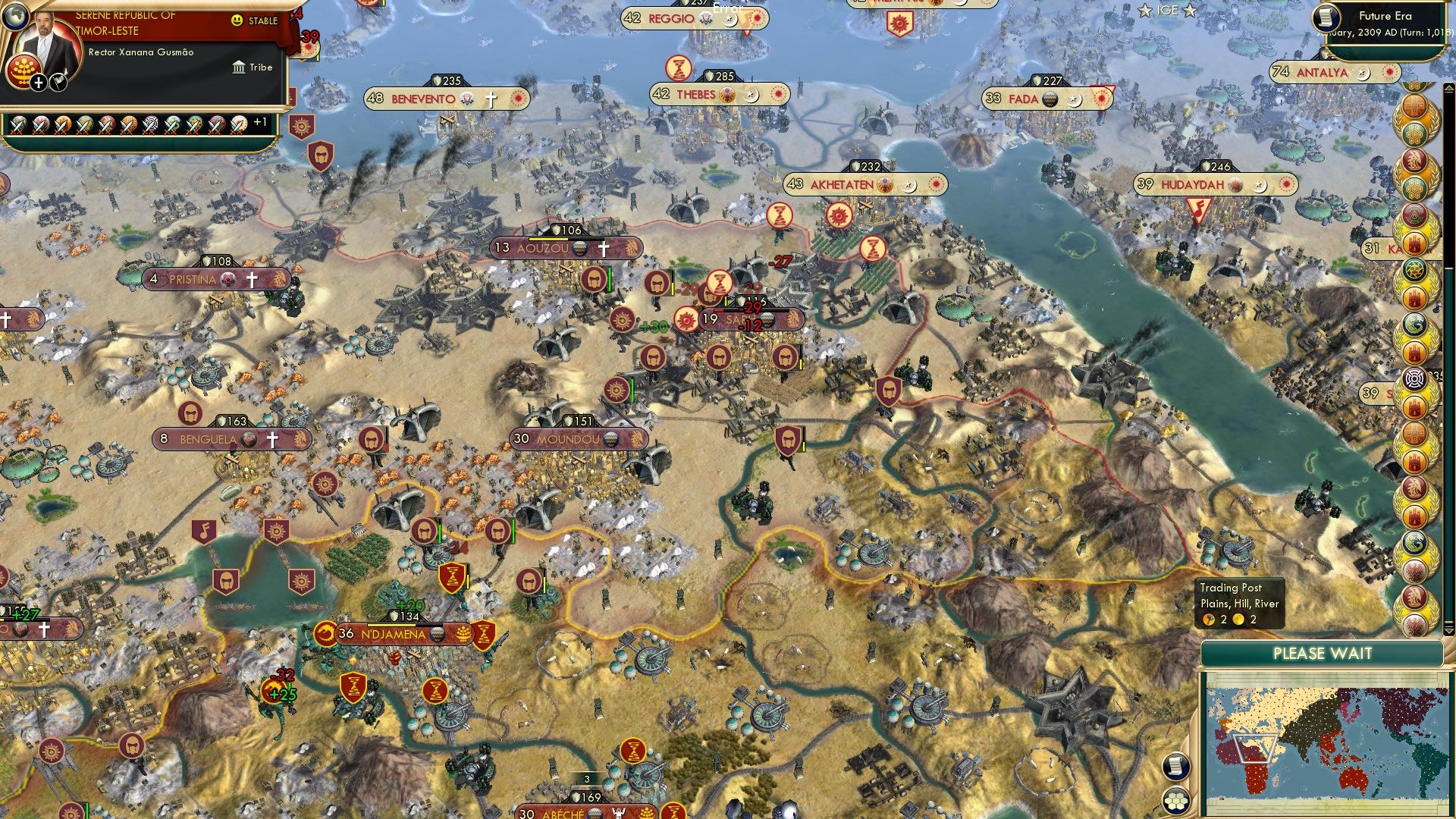Image resolution: width=1456 pixels, height=819 pixels.
Task: Click the Christianity cross on the Benevento banner
Action: click(x=493, y=99)
